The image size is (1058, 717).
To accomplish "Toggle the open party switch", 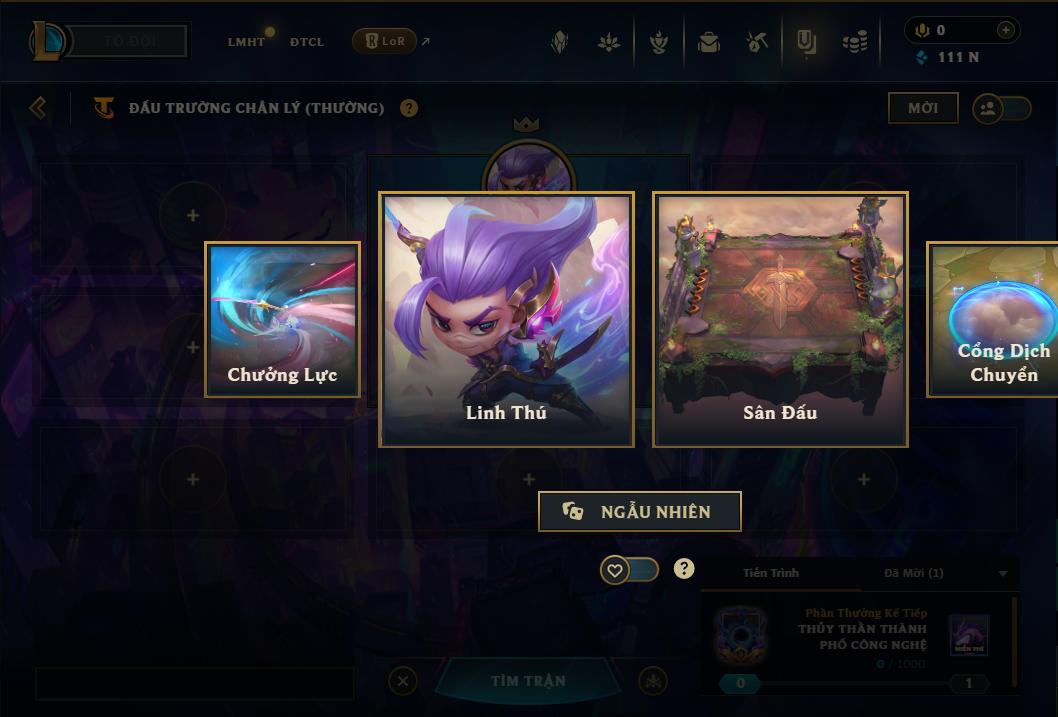I will pyautogui.click(x=1001, y=108).
